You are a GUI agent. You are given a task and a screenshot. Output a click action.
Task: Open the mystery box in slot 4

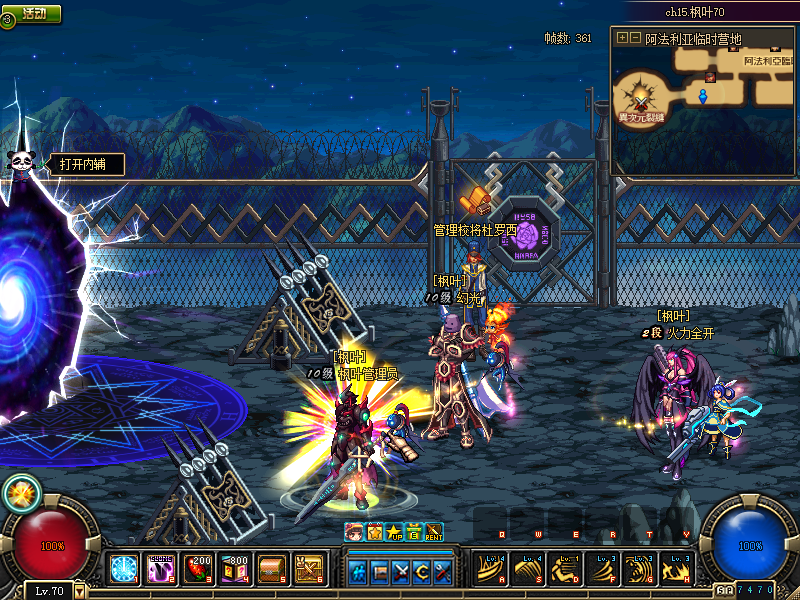(234, 569)
